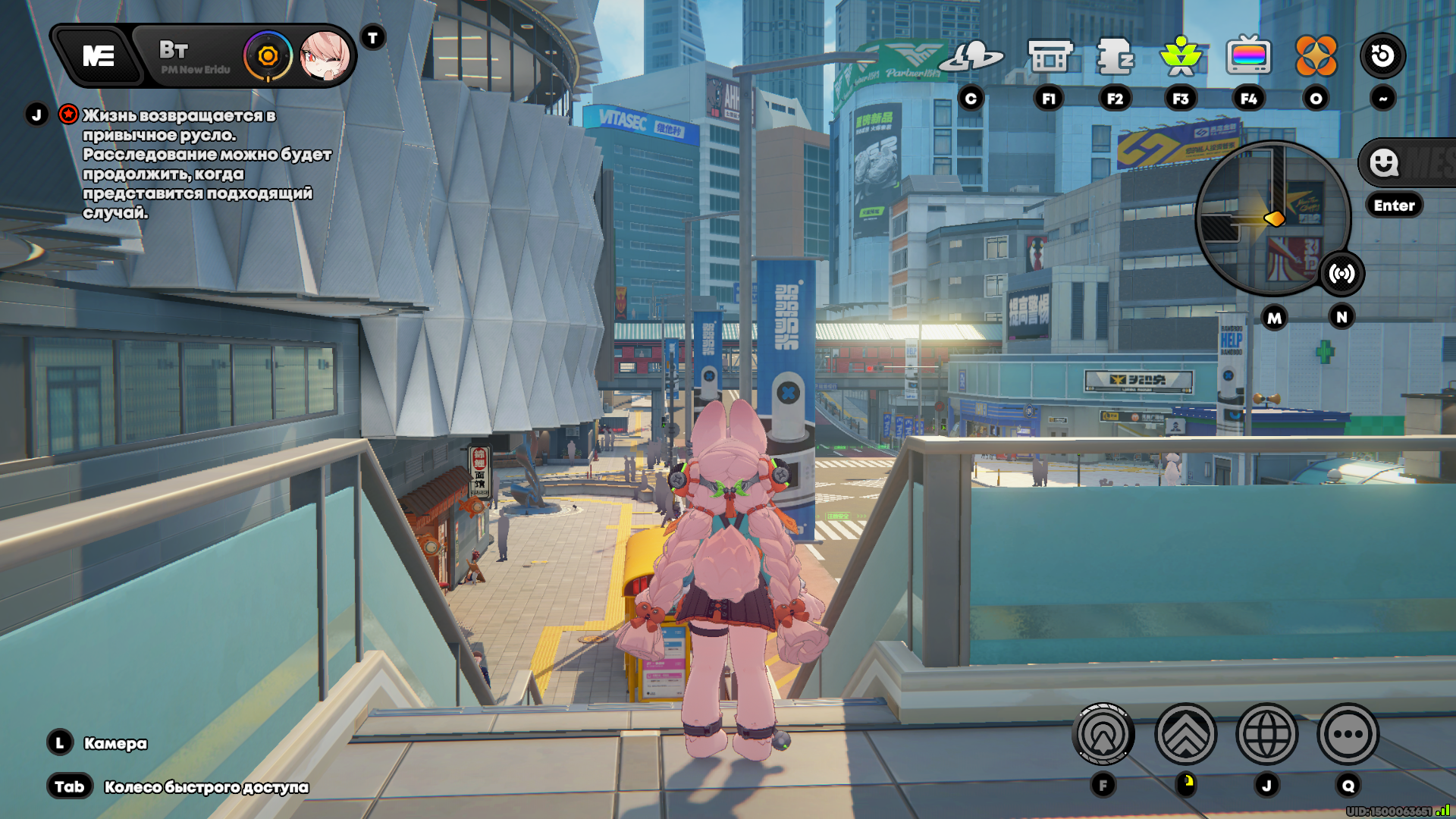This screenshot has height=819, width=1456.
Task: Open the smiley face messages panel
Action: click(1385, 162)
